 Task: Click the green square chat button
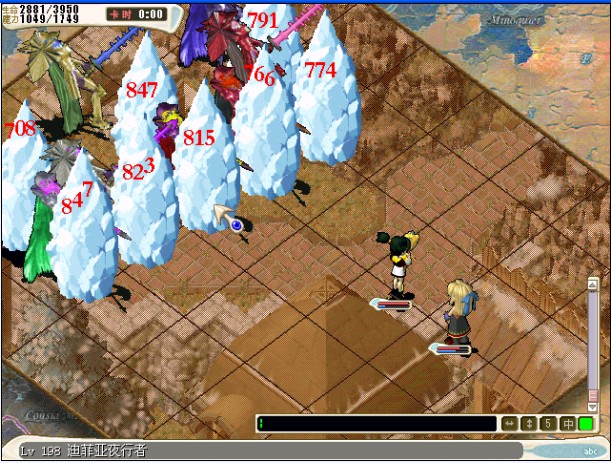(x=586, y=424)
